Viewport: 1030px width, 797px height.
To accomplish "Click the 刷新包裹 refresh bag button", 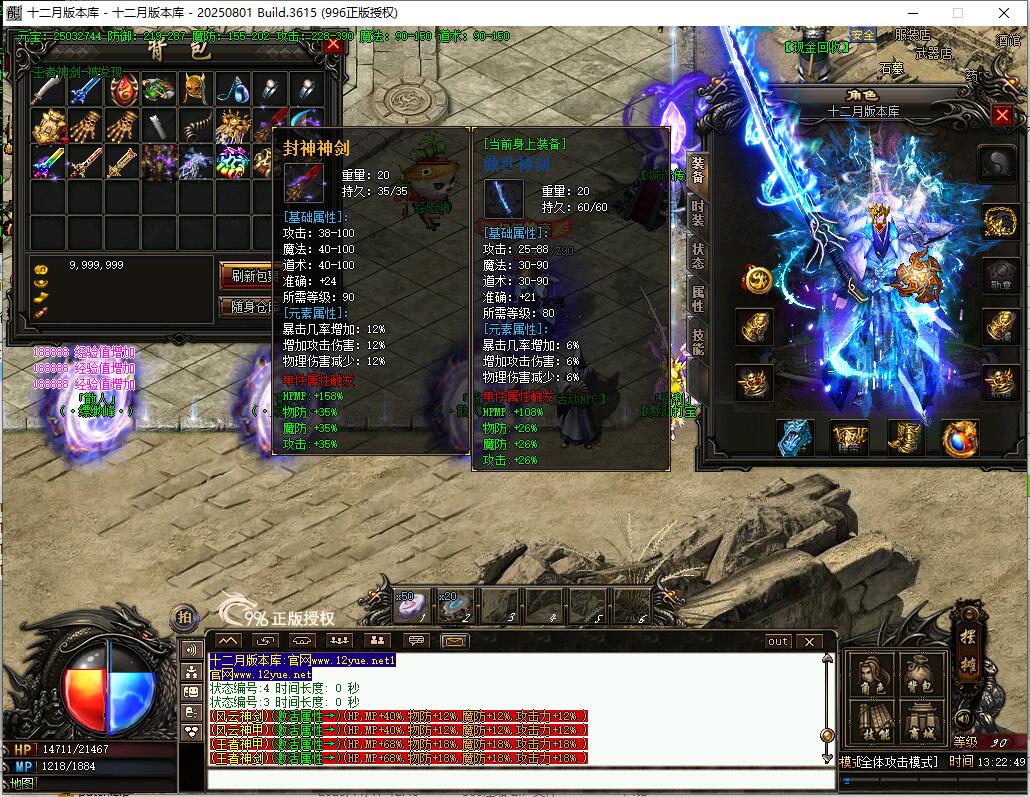I will click(x=246, y=275).
